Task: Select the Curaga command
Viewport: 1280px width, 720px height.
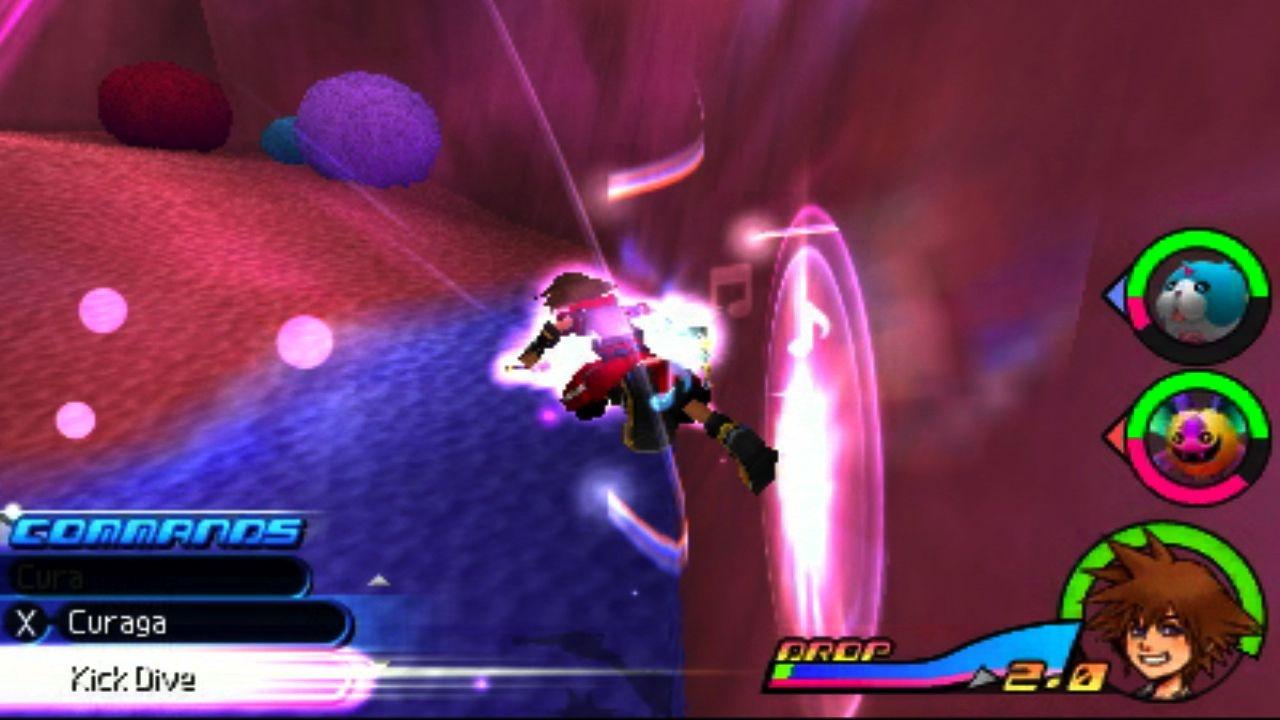Action: [x=180, y=624]
